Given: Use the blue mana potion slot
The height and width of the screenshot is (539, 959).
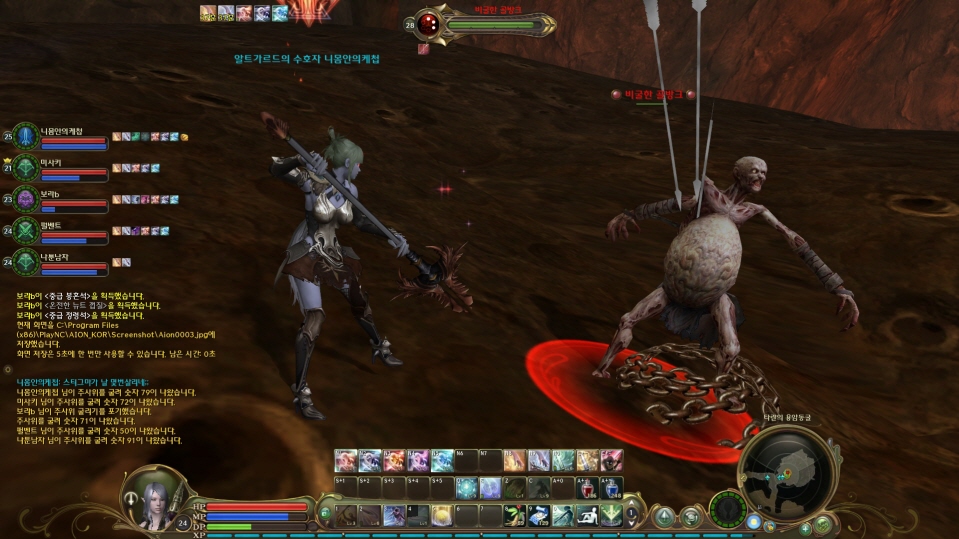Looking at the screenshot, I should click(612, 489).
